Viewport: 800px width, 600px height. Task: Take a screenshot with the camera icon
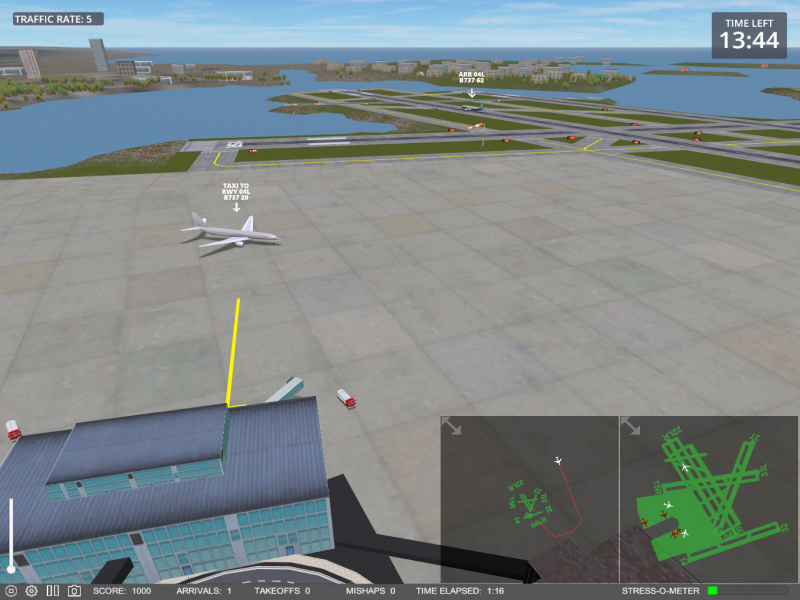tap(74, 591)
